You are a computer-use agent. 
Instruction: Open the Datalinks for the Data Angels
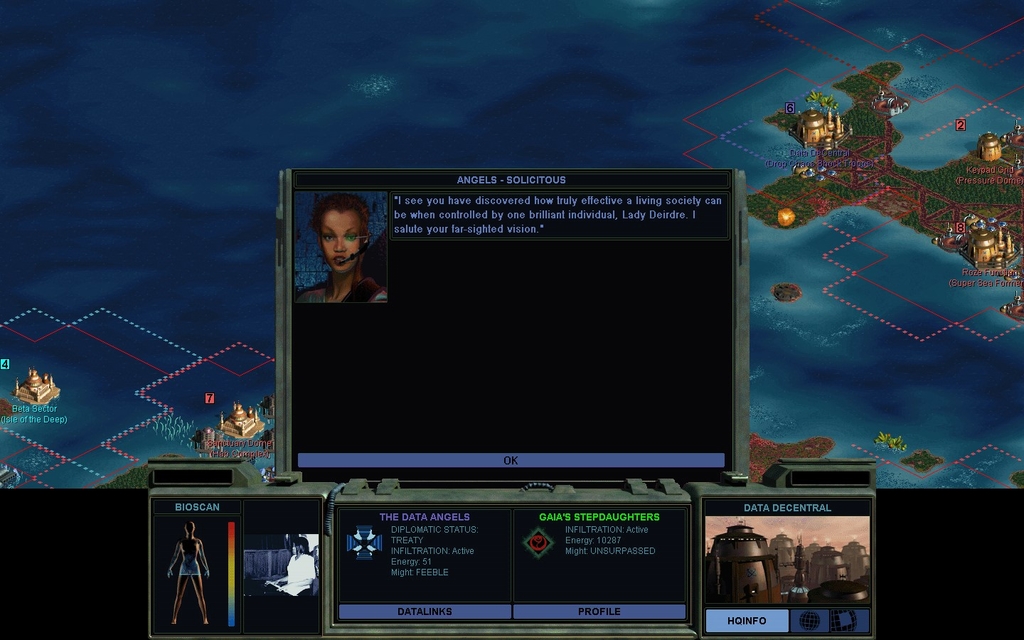click(425, 611)
